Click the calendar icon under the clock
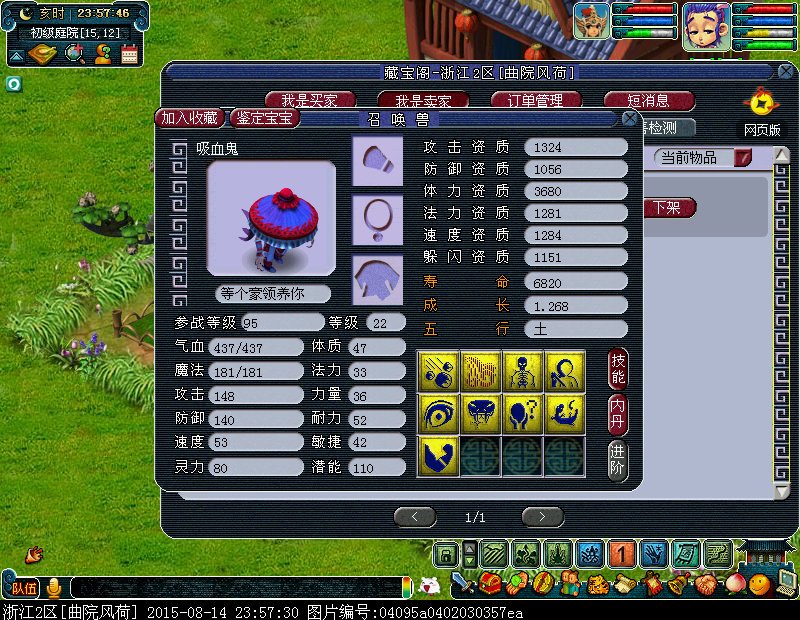The image size is (800, 620). click(129, 54)
